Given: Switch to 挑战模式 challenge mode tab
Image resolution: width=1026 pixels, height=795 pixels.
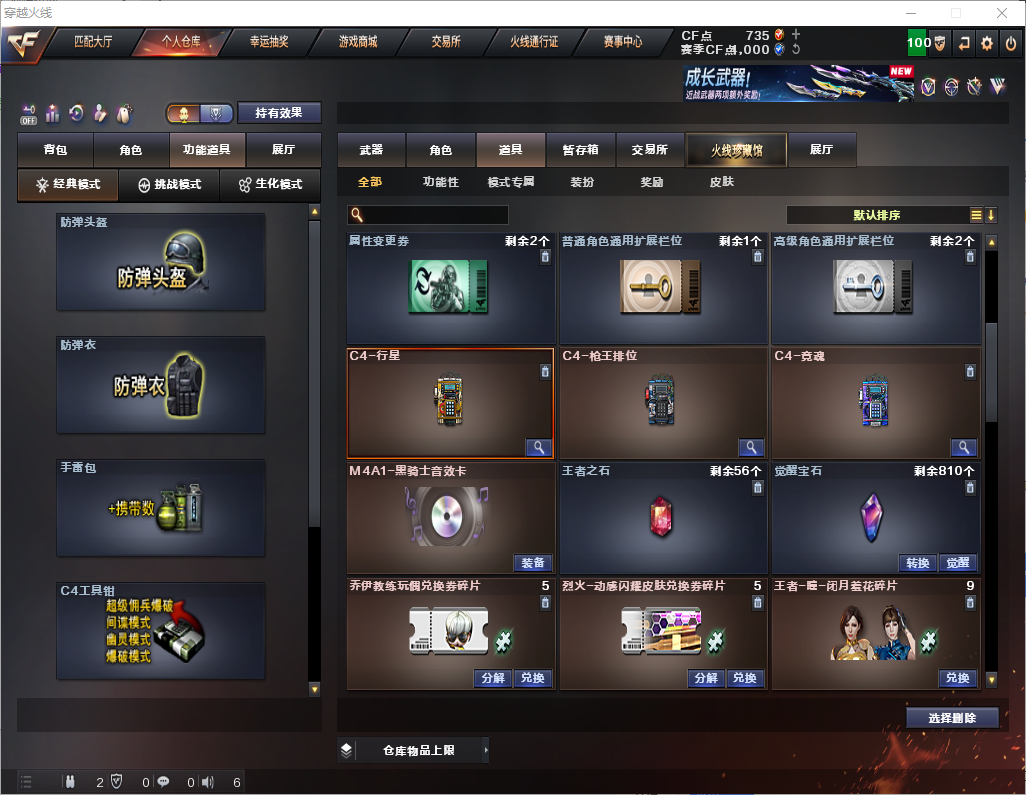Looking at the screenshot, I should tap(169, 185).
